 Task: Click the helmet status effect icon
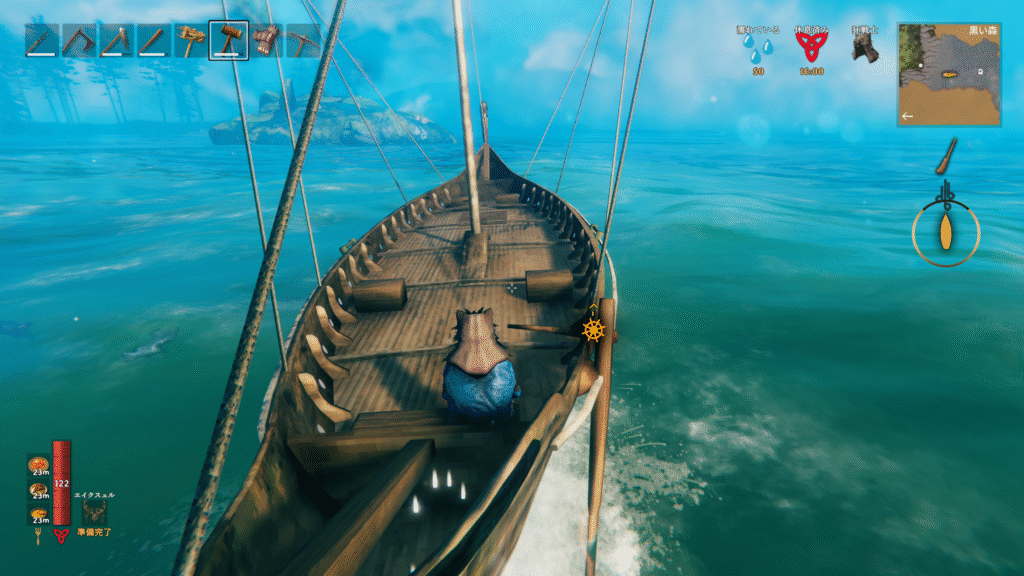865,48
